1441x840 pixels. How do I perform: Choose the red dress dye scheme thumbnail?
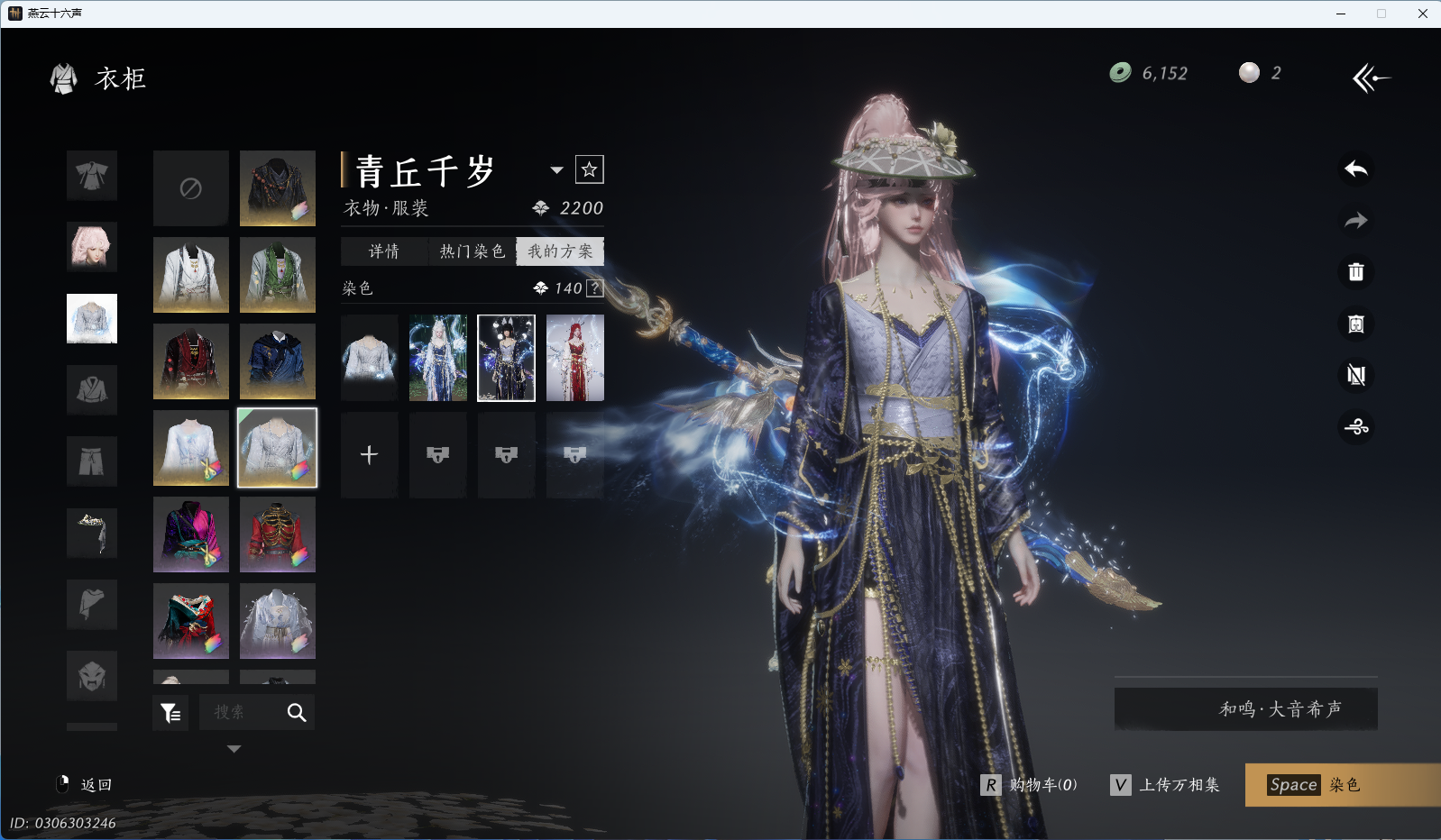pos(574,358)
